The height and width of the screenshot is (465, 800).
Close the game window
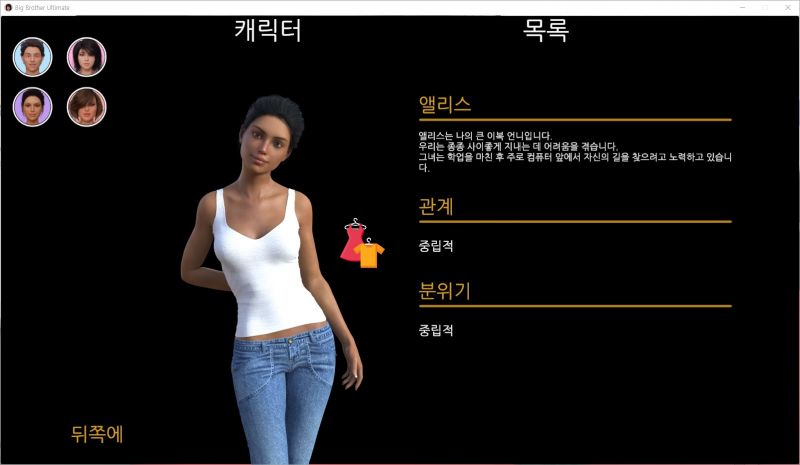tap(788, 7)
